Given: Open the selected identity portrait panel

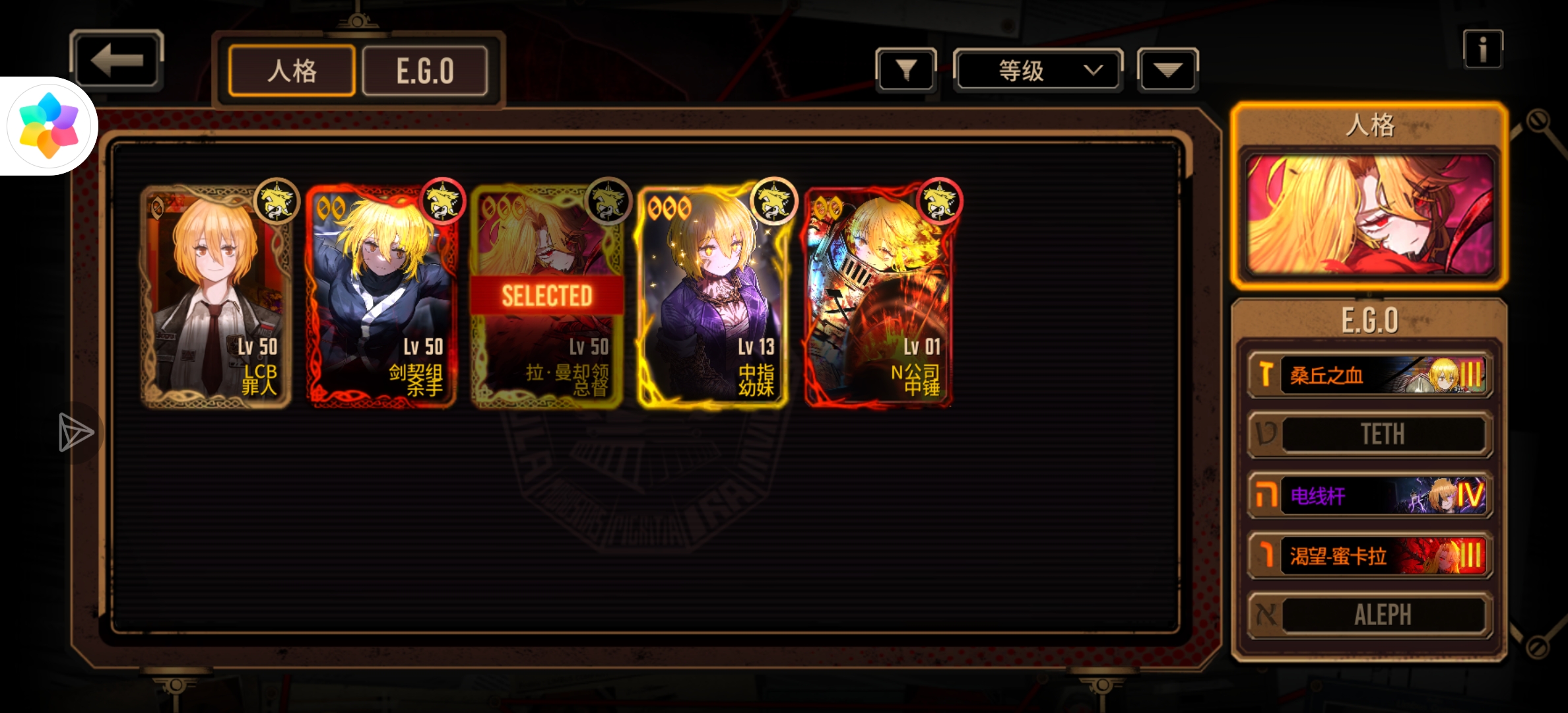Looking at the screenshot, I should point(1369,215).
